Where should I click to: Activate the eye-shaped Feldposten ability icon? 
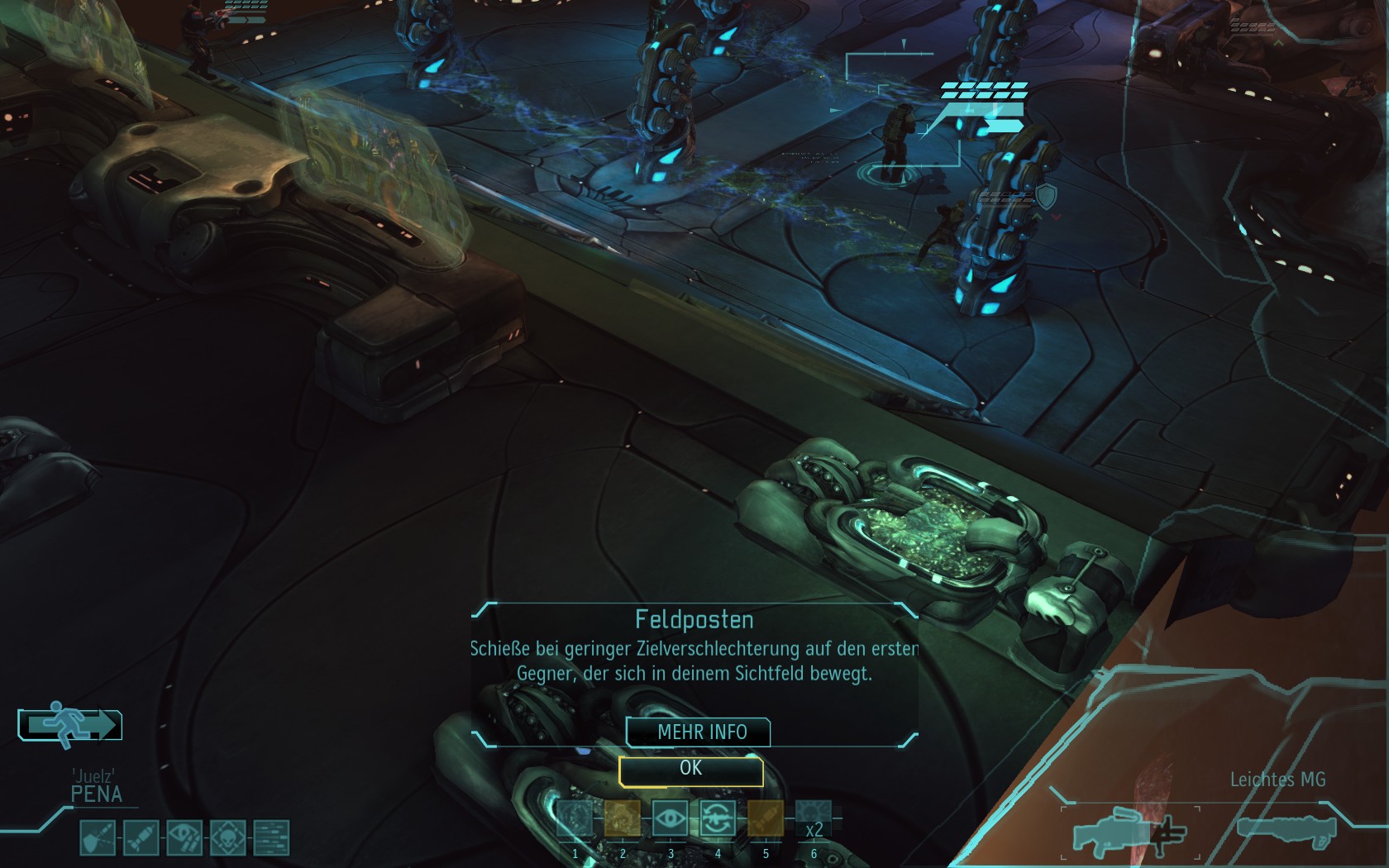[x=671, y=819]
